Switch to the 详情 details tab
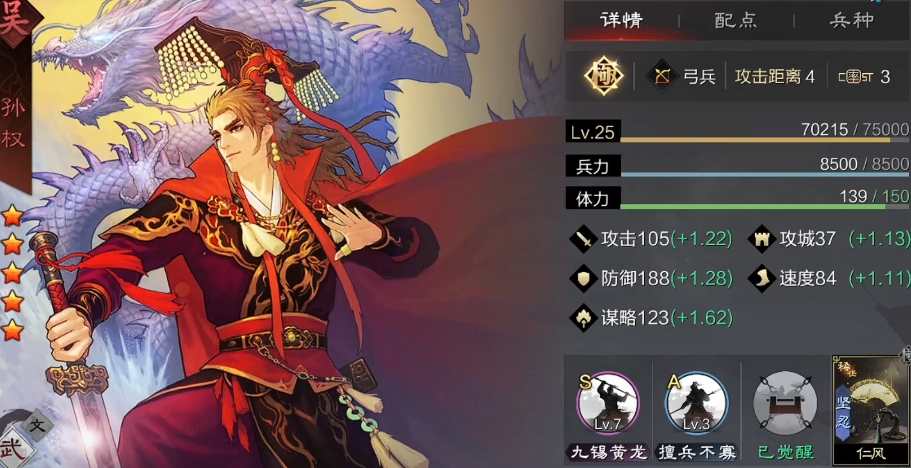This screenshot has width=911, height=468. click(620, 20)
